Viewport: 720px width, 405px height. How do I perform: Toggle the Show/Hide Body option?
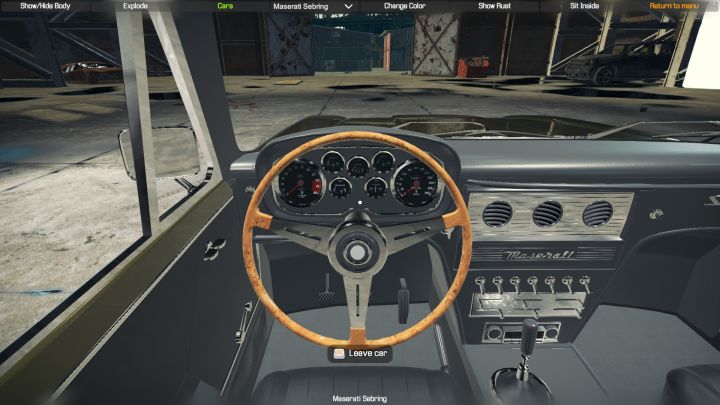(43, 6)
